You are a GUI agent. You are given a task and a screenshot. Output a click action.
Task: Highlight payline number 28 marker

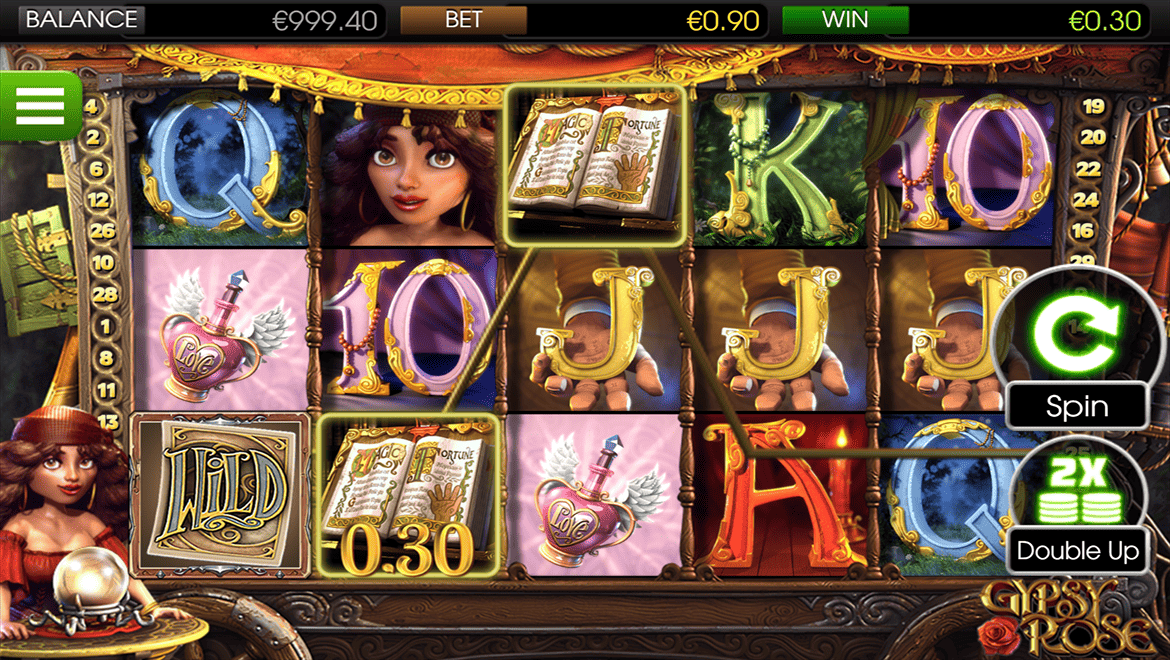(x=101, y=295)
